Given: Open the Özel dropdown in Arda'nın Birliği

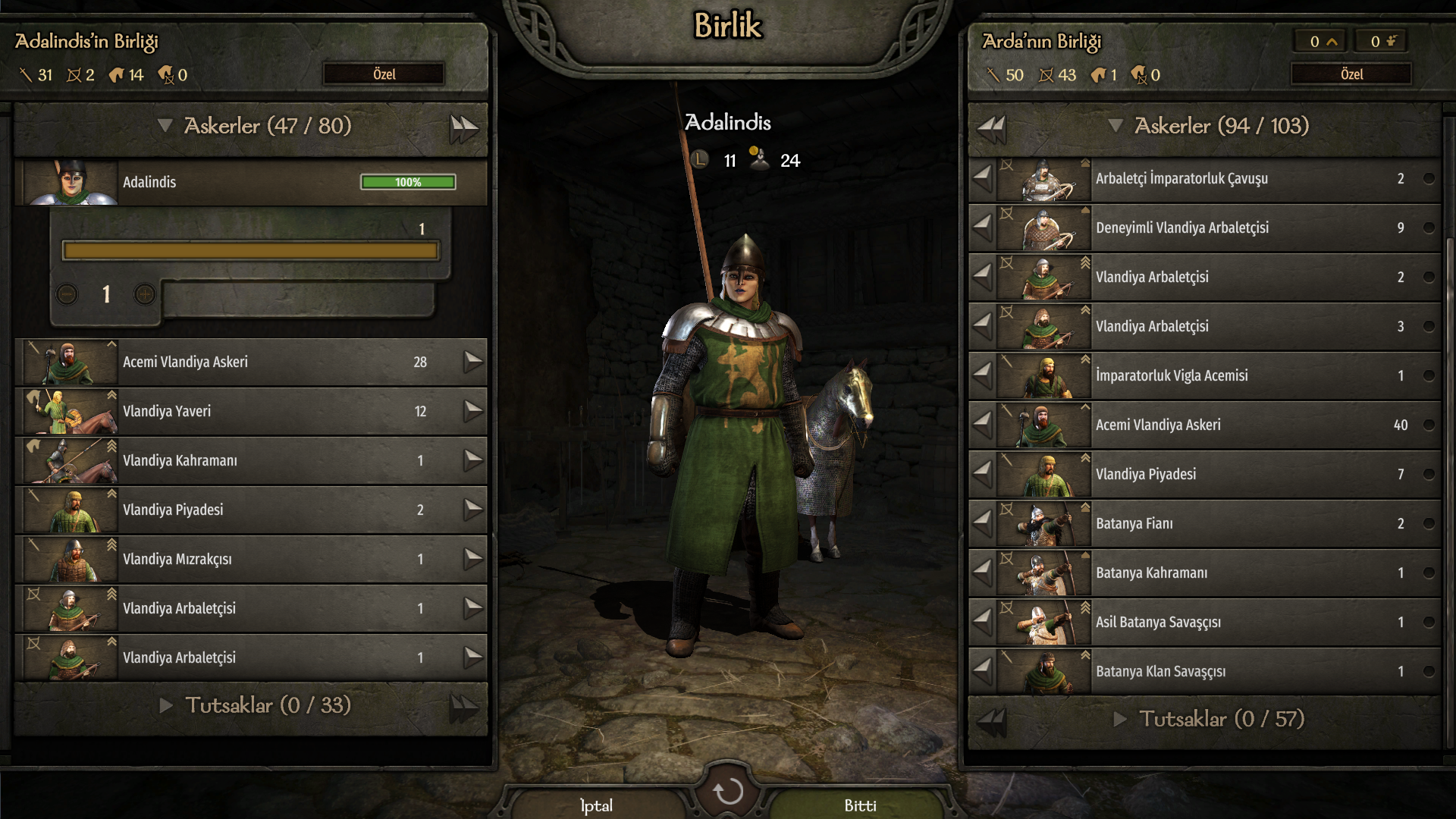Looking at the screenshot, I should click(1351, 74).
